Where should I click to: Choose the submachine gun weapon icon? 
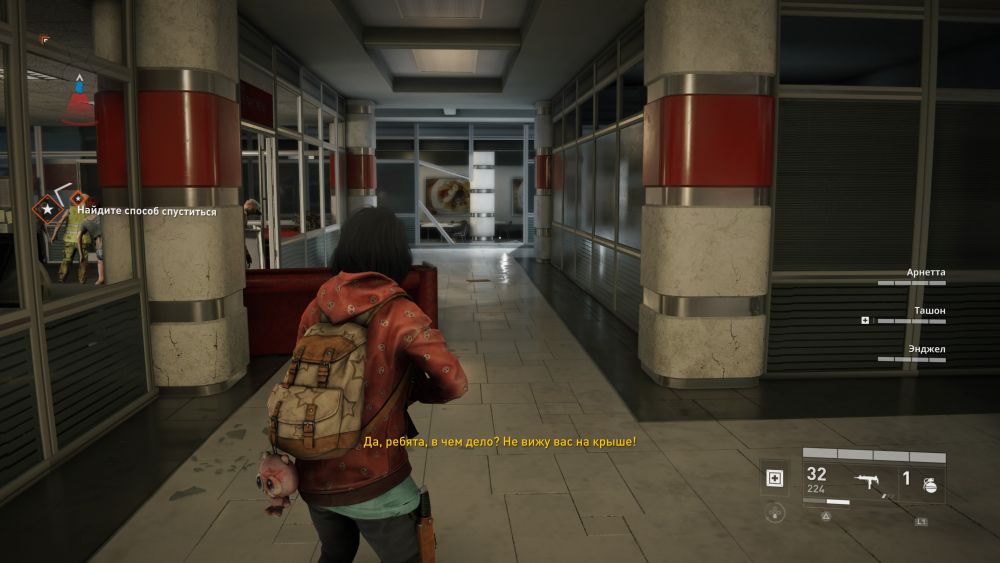pyautogui.click(x=867, y=482)
